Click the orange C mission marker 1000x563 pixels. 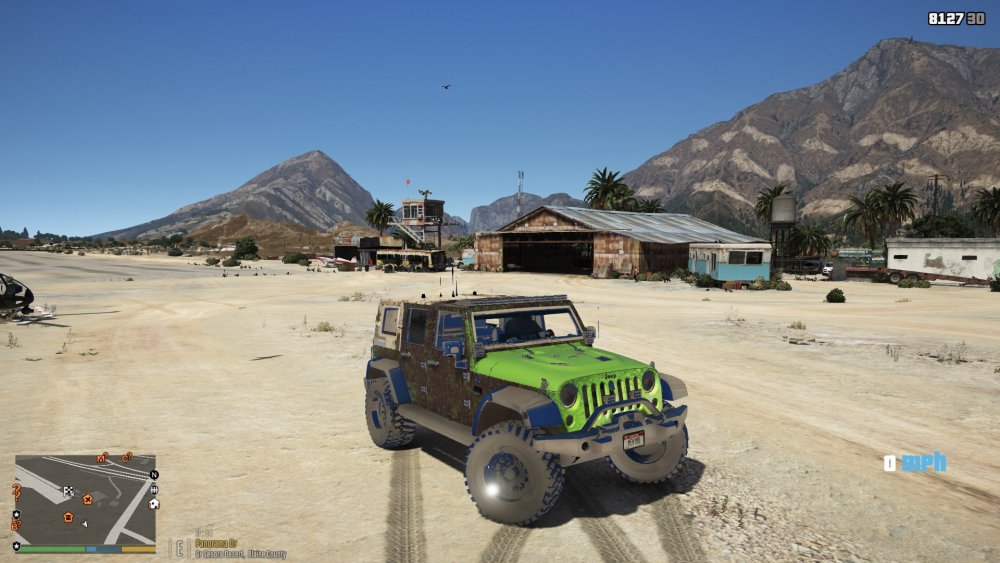tap(126, 457)
